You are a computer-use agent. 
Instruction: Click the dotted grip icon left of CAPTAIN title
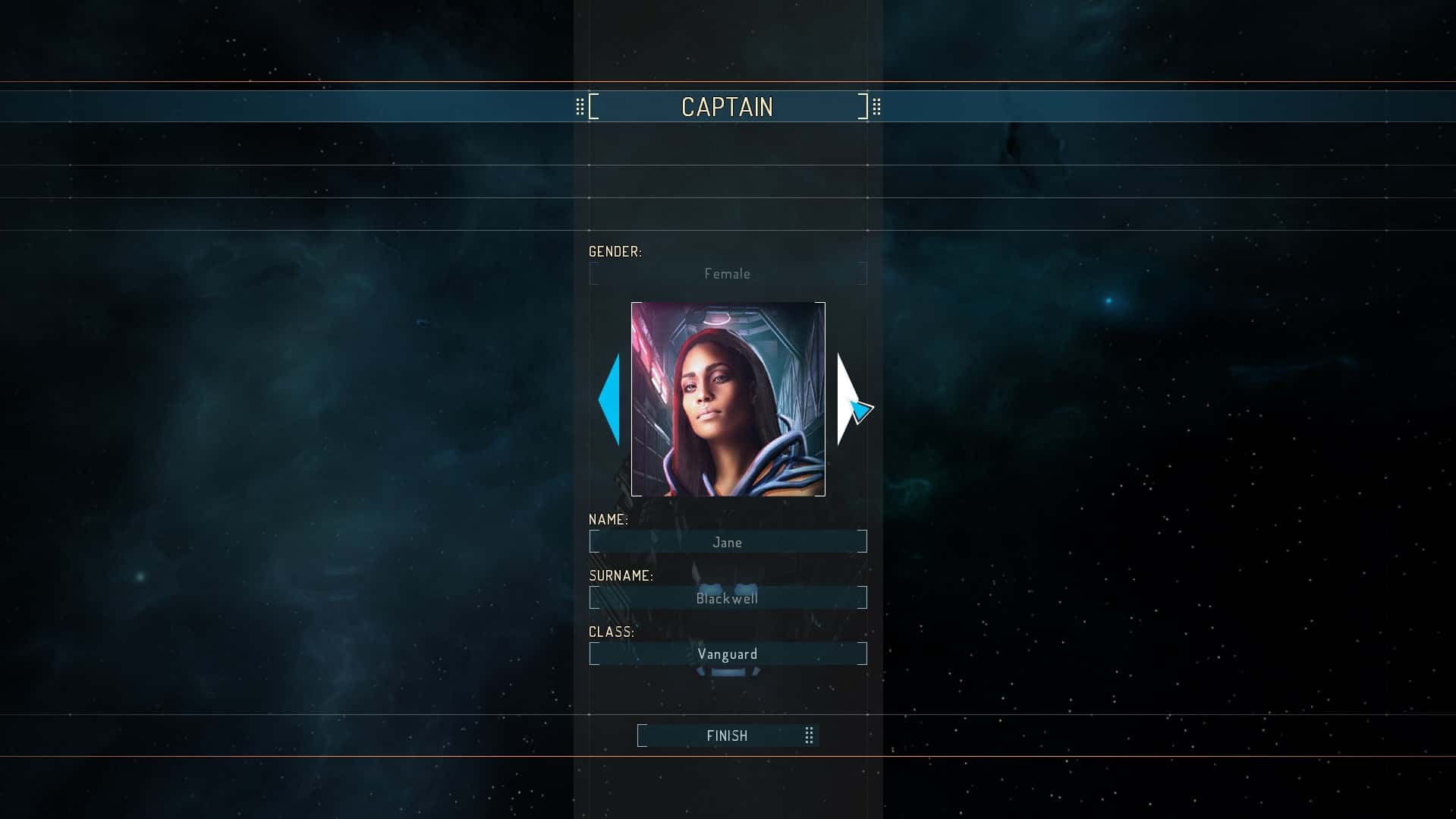pos(580,106)
